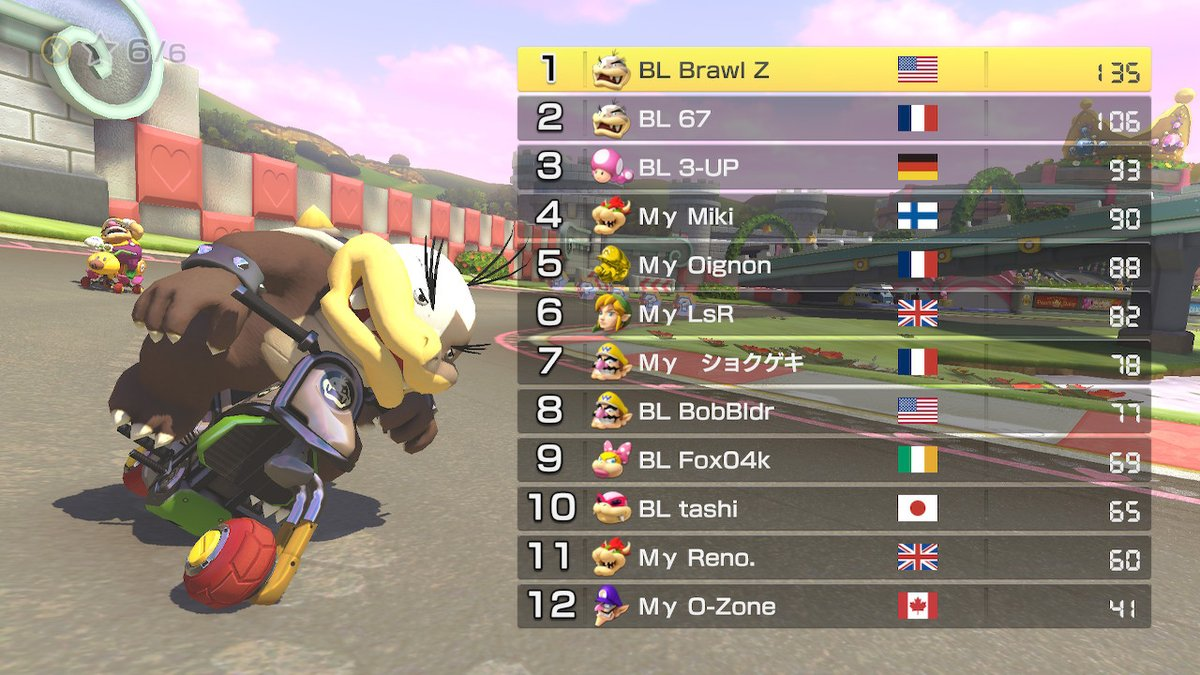Viewport: 1200px width, 675px height.
Task: Select My Miki in the standings
Action: click(x=833, y=216)
